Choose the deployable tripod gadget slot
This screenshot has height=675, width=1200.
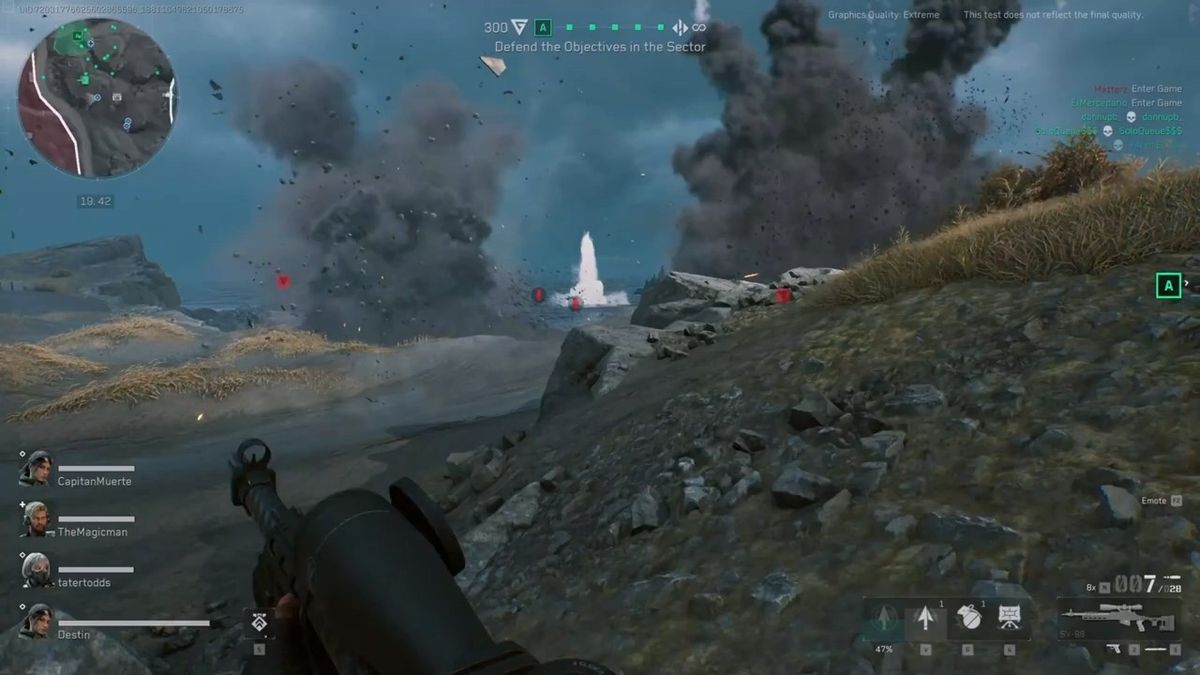(1009, 618)
